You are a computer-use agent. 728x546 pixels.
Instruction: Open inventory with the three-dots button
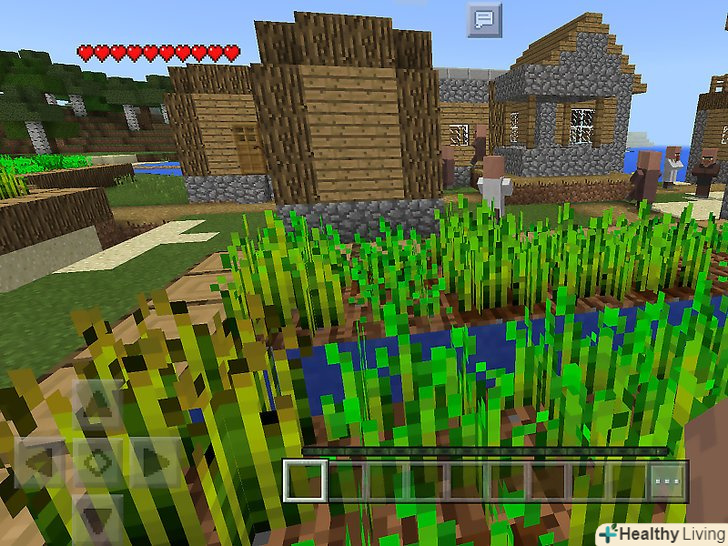tap(665, 480)
